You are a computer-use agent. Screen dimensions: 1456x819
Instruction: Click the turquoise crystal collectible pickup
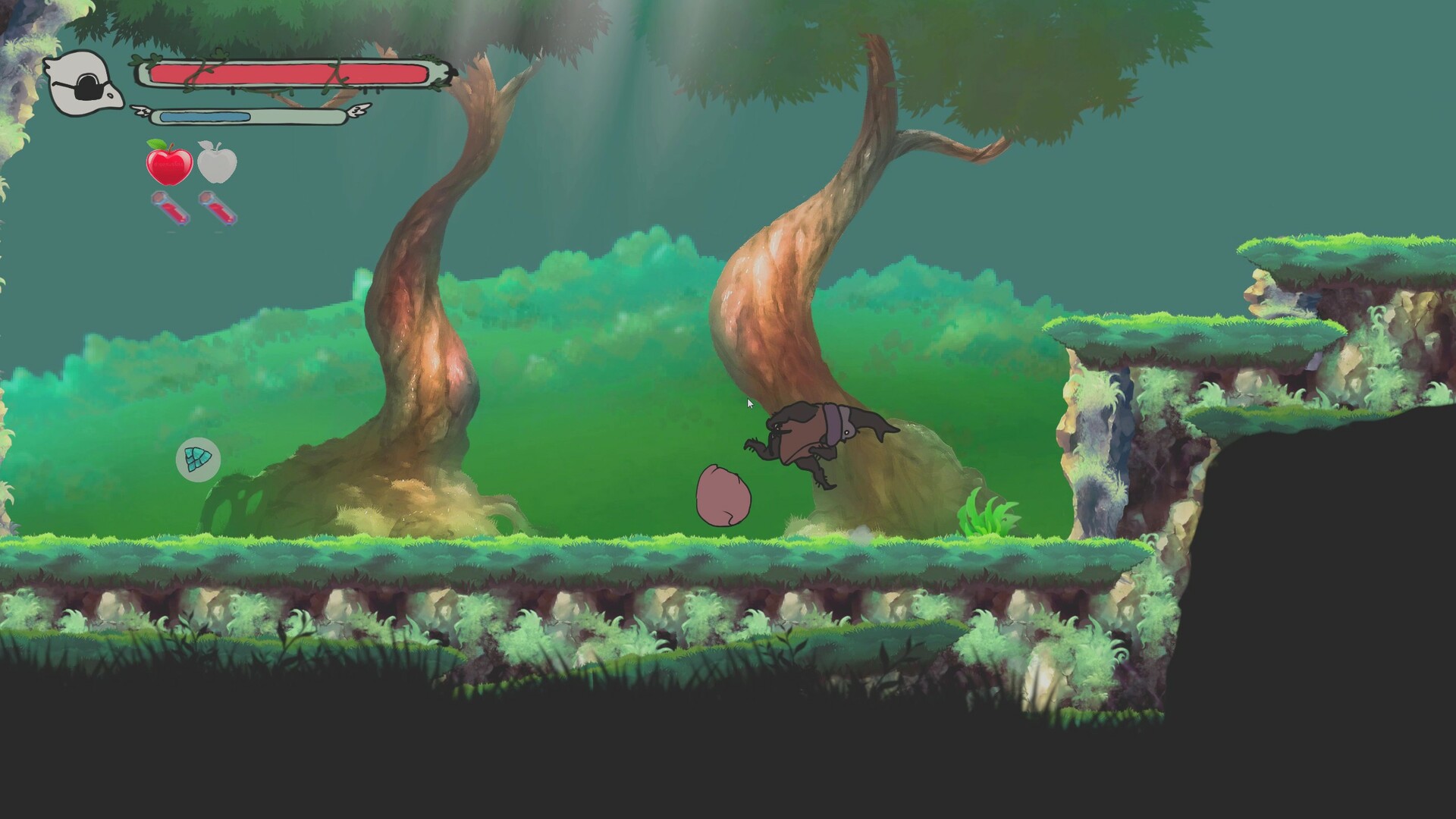tap(197, 457)
